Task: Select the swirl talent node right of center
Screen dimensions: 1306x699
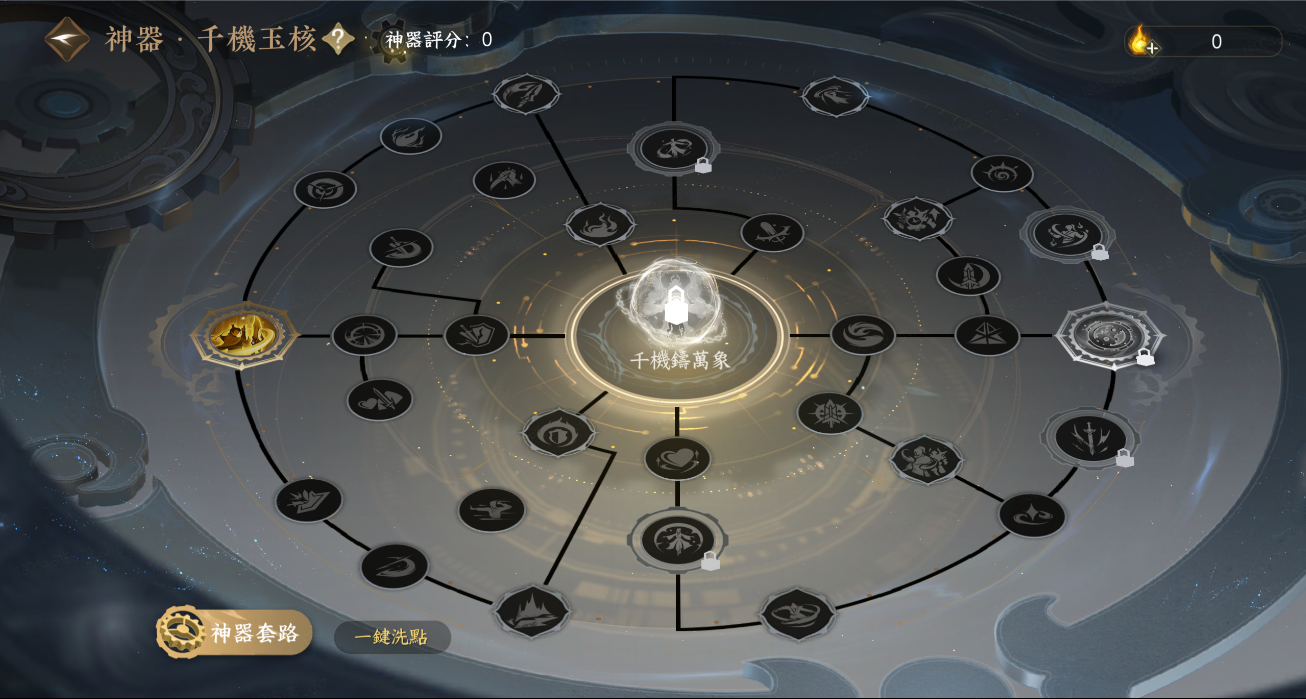Action: (x=863, y=335)
